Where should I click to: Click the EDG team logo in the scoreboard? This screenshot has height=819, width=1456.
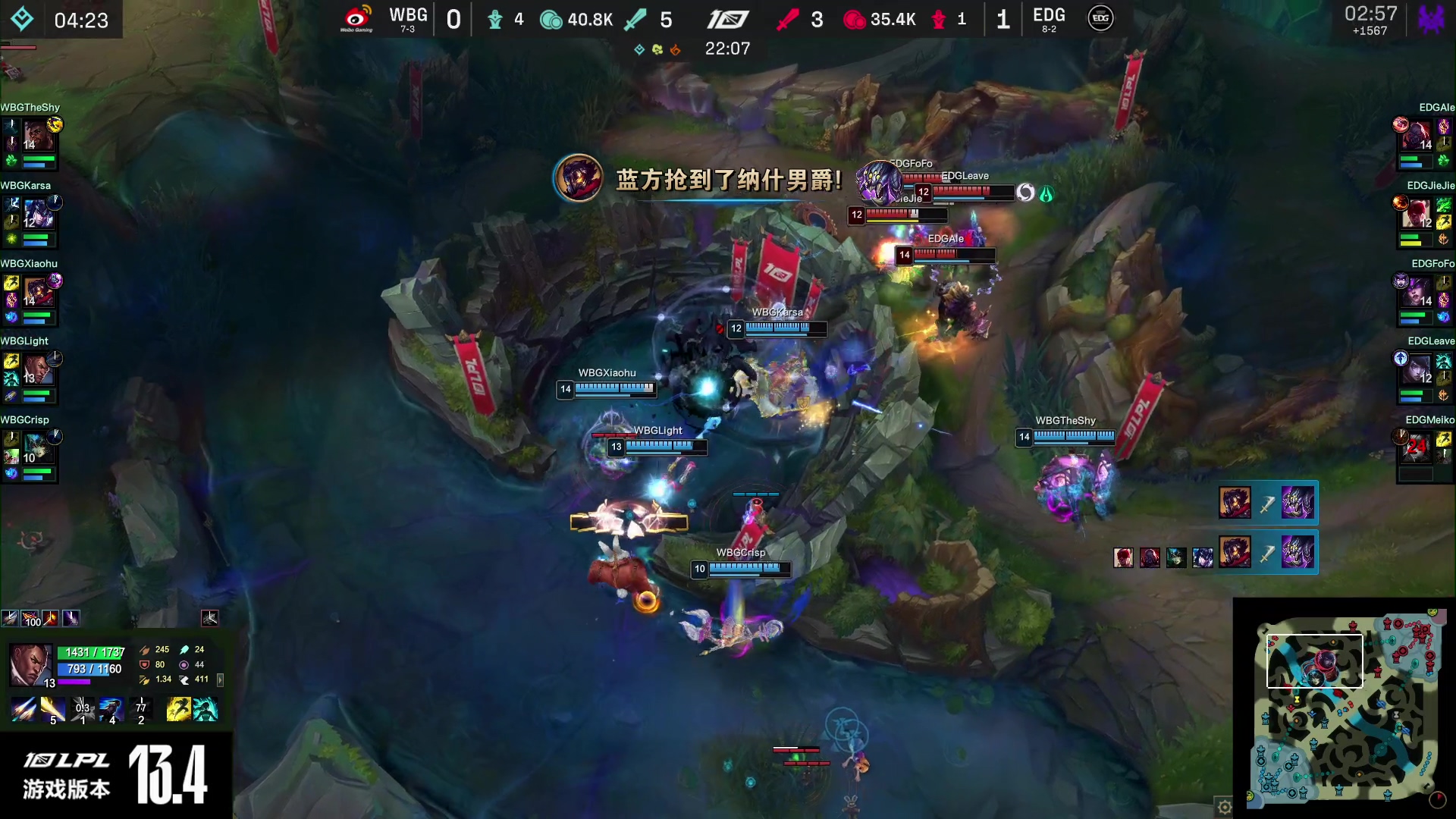[1100, 18]
